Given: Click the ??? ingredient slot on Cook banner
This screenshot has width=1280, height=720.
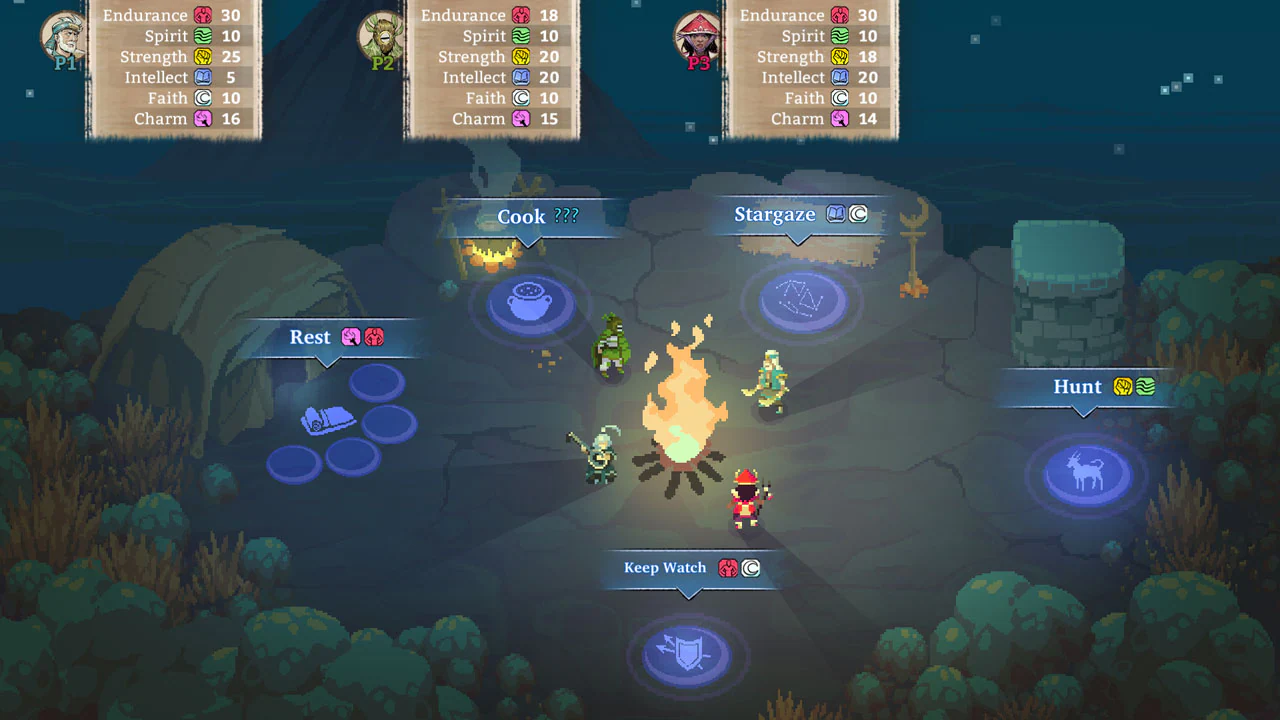Looking at the screenshot, I should coord(566,216).
